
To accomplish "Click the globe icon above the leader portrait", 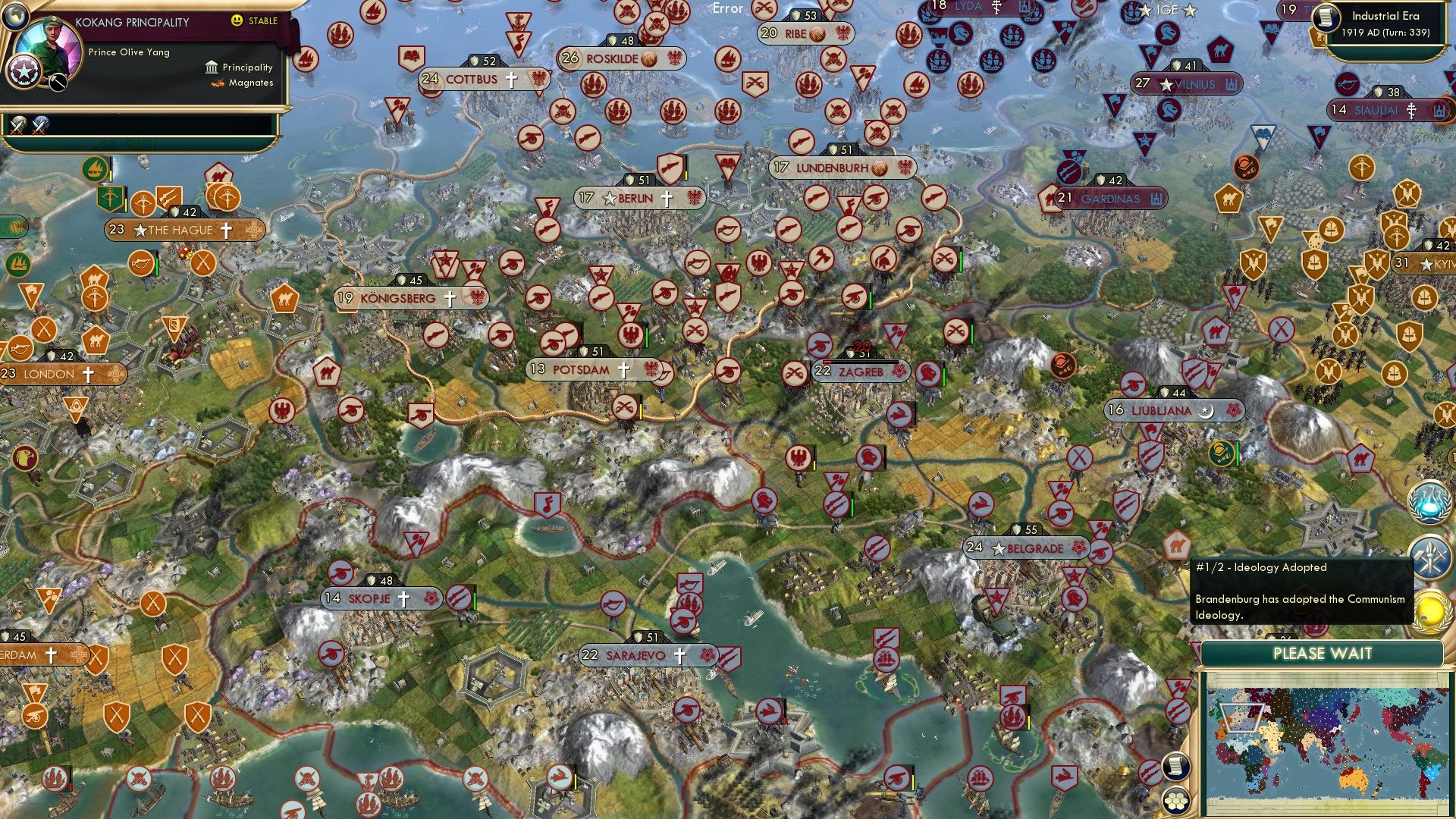I will (16, 18).
